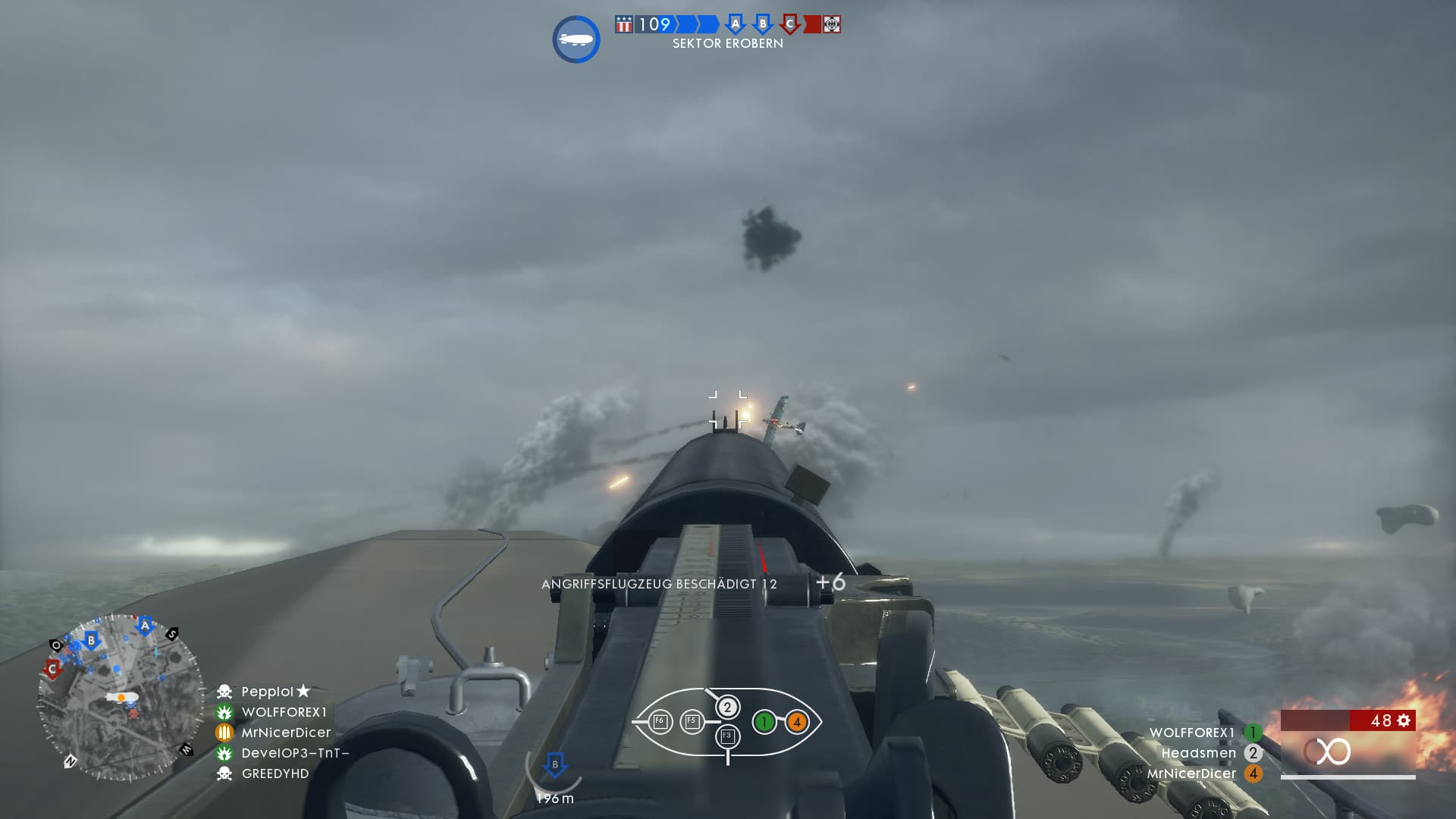Choose seat 2 in the seat diagram
Image resolution: width=1456 pixels, height=819 pixels.
tap(727, 708)
